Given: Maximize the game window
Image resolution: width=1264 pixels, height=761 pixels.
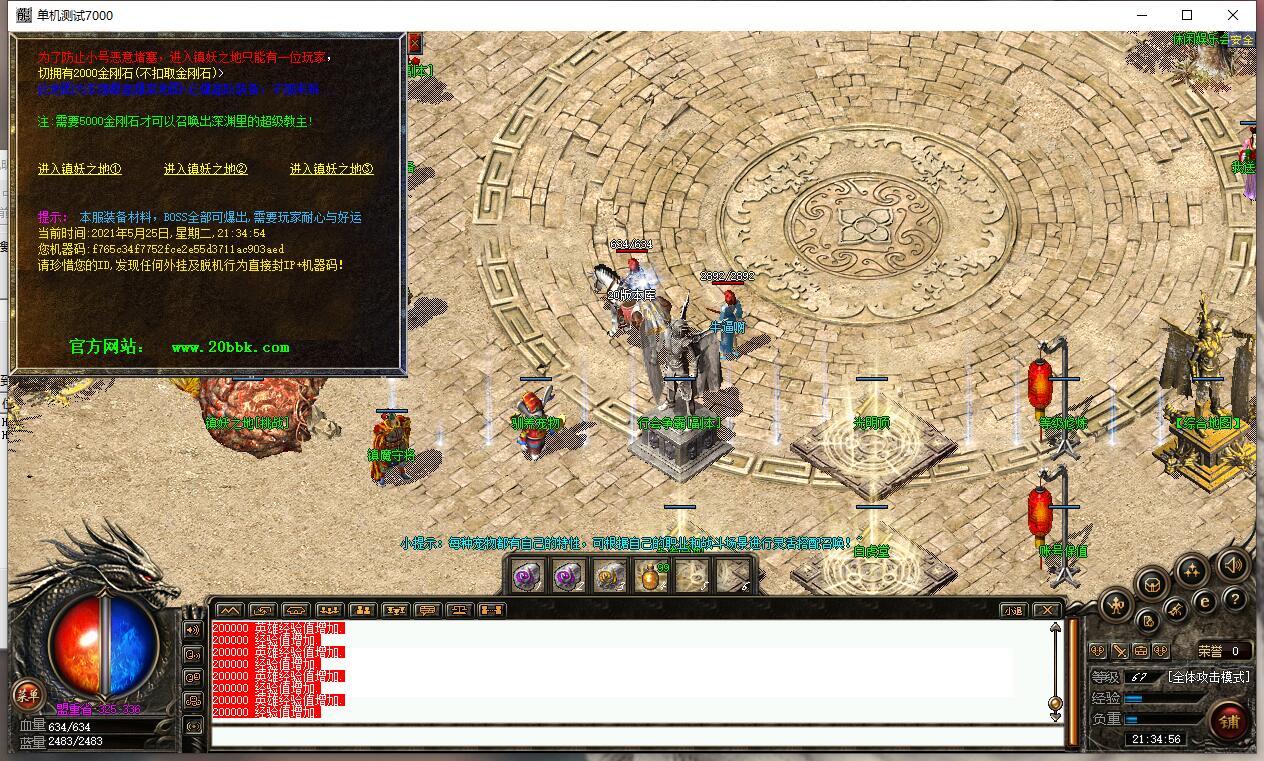Looking at the screenshot, I should (x=1187, y=15).
